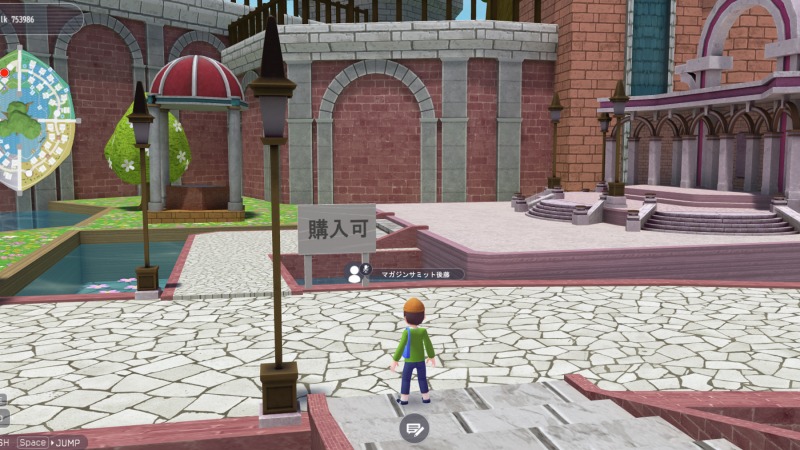Image resolution: width=800 pixels, height=450 pixels.
Task: Click the player avatar profile icon
Action: click(354, 273)
